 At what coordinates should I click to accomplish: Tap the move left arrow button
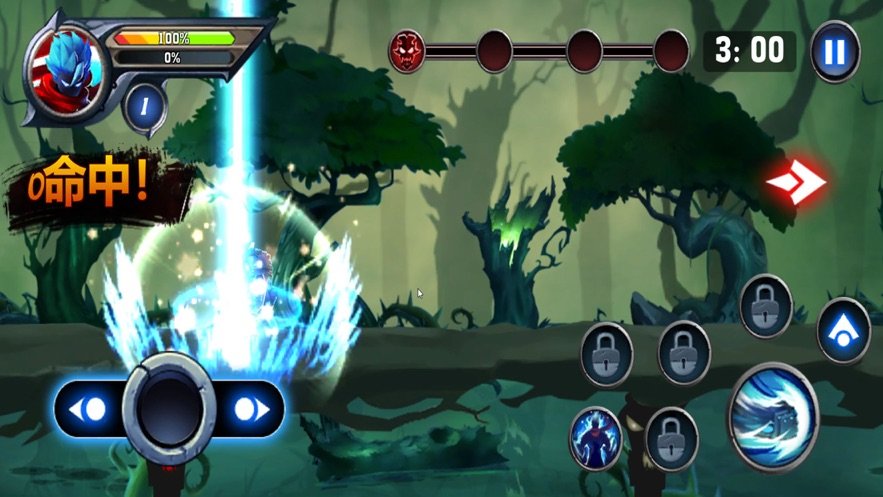click(89, 409)
